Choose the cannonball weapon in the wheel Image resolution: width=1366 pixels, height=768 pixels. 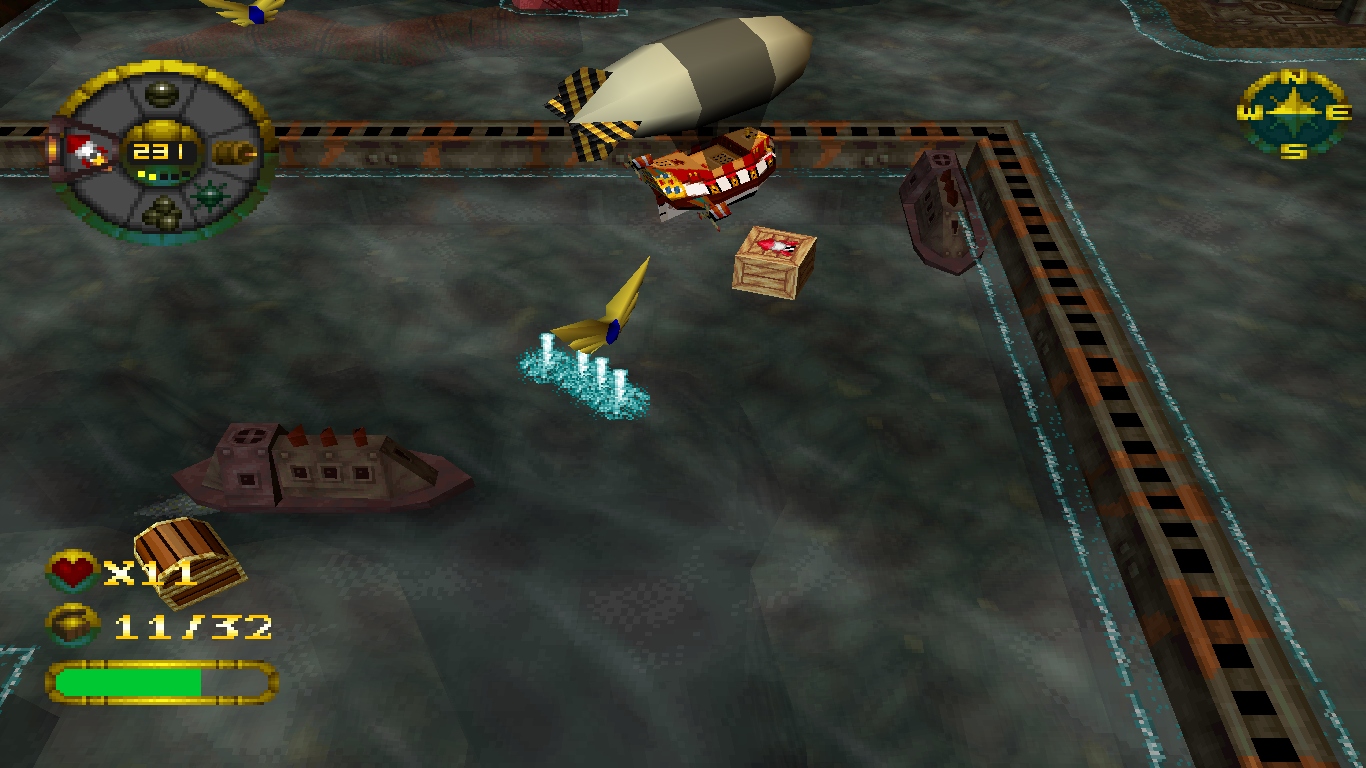[161, 95]
